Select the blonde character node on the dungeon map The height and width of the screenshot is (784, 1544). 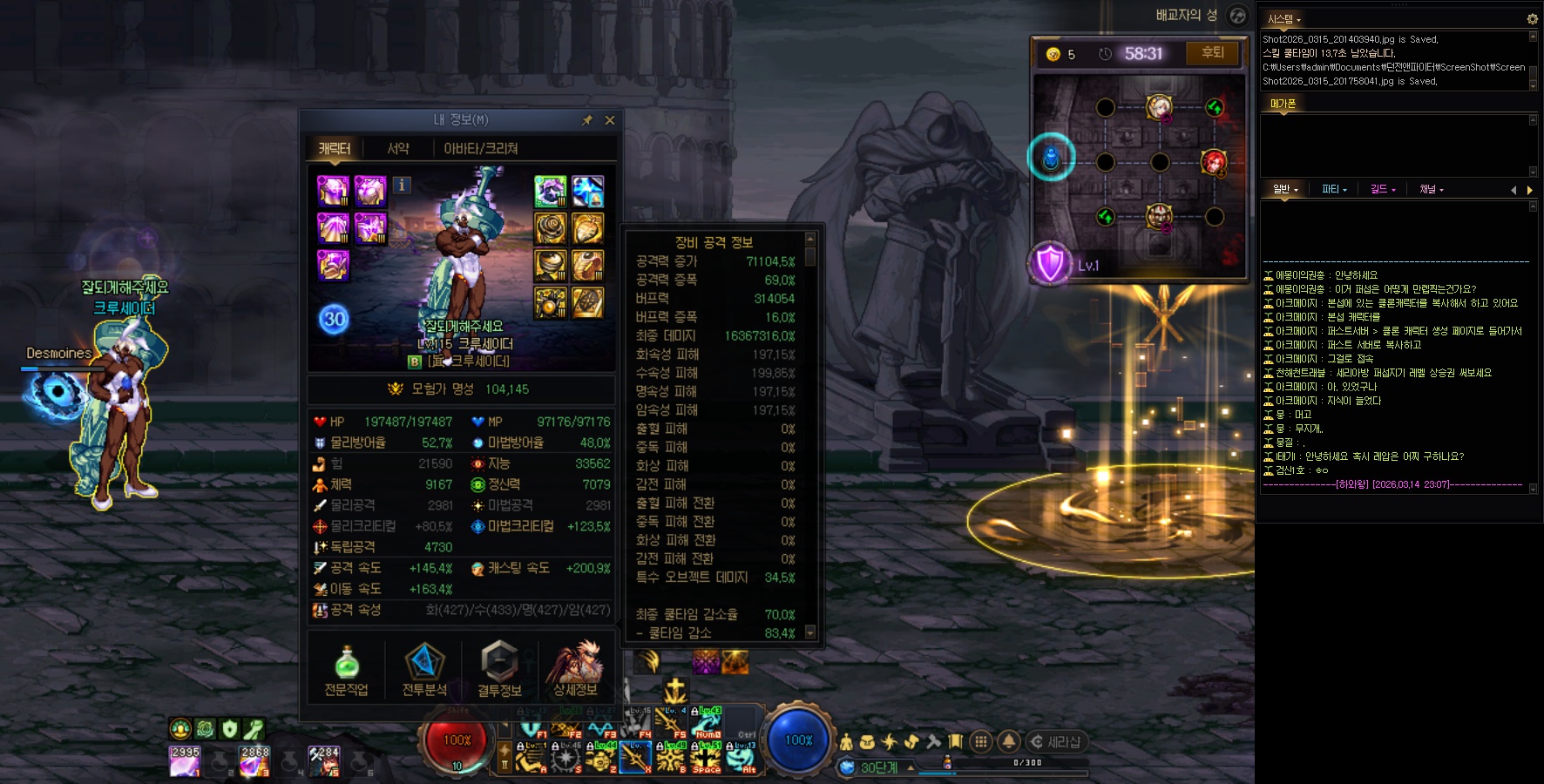click(1159, 107)
